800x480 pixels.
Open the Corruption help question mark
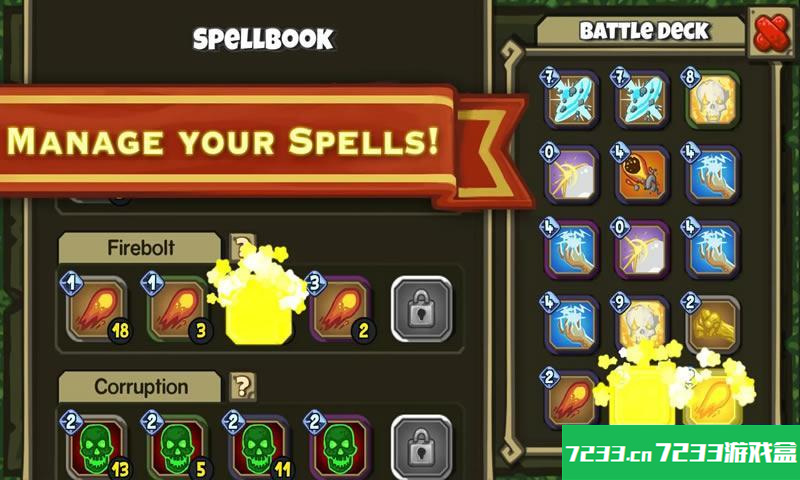[241, 386]
